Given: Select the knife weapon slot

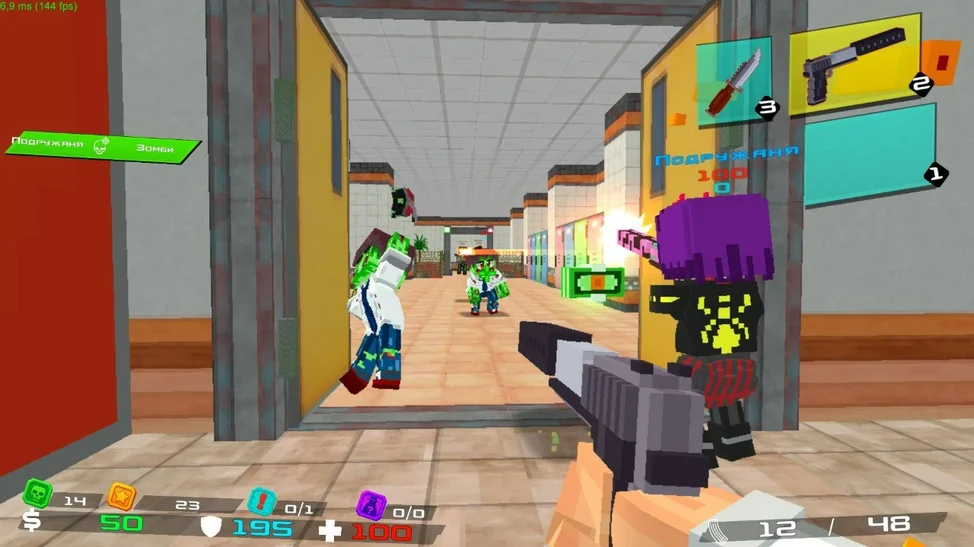Looking at the screenshot, I should pos(734,81).
